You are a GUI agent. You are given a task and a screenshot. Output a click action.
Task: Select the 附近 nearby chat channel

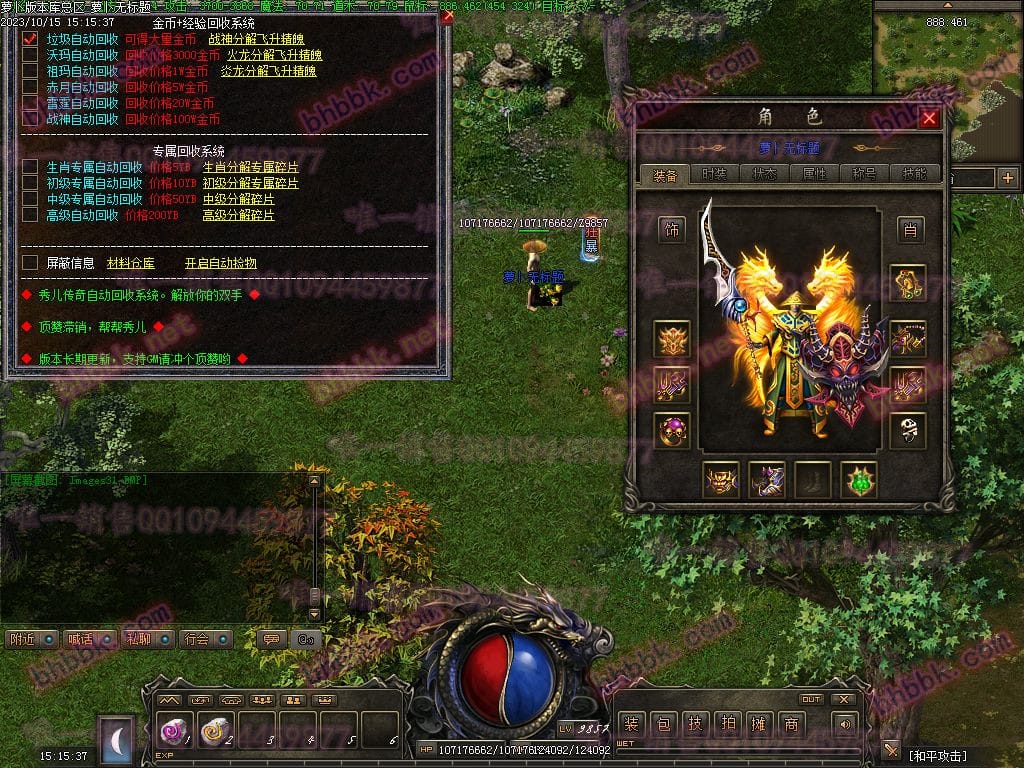[32, 639]
